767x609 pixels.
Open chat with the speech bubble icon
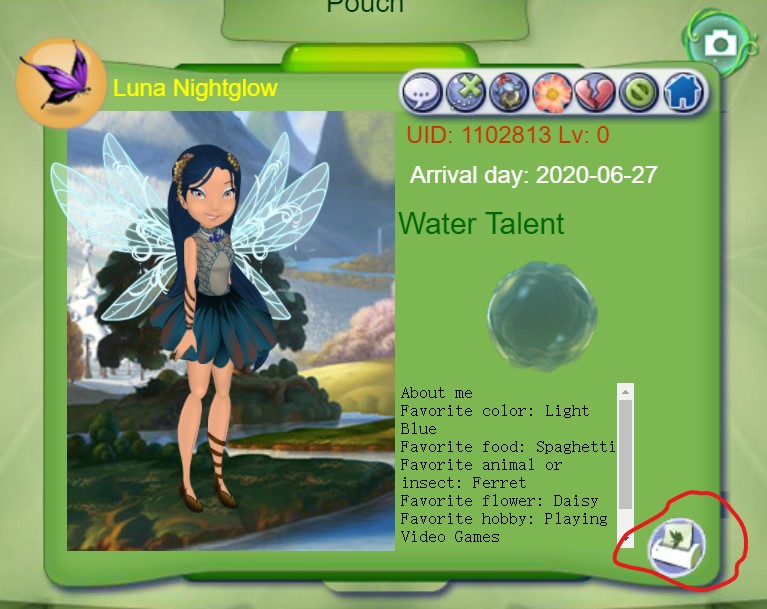click(x=422, y=93)
